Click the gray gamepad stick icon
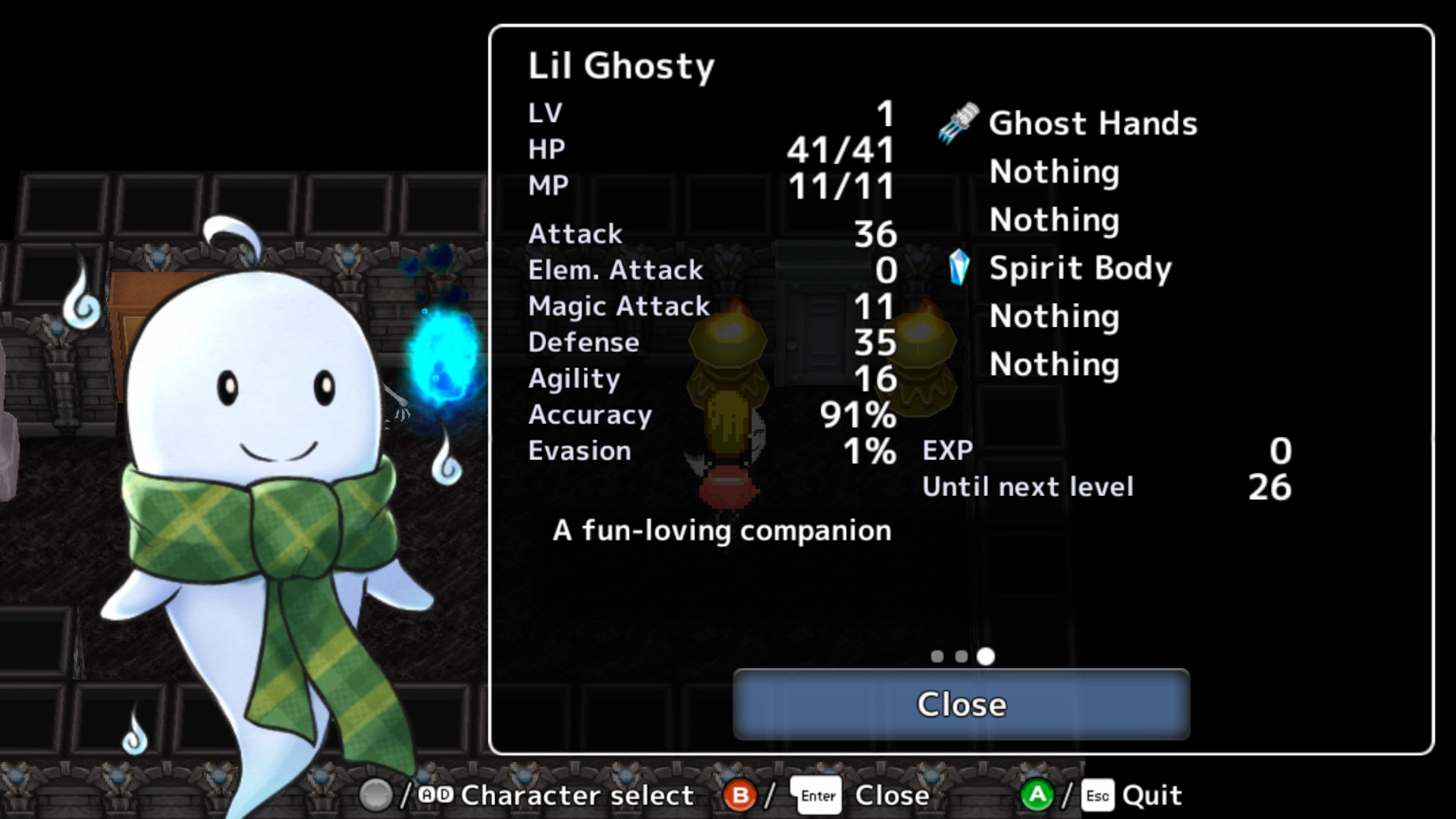This screenshot has height=819, width=1456. tap(377, 795)
